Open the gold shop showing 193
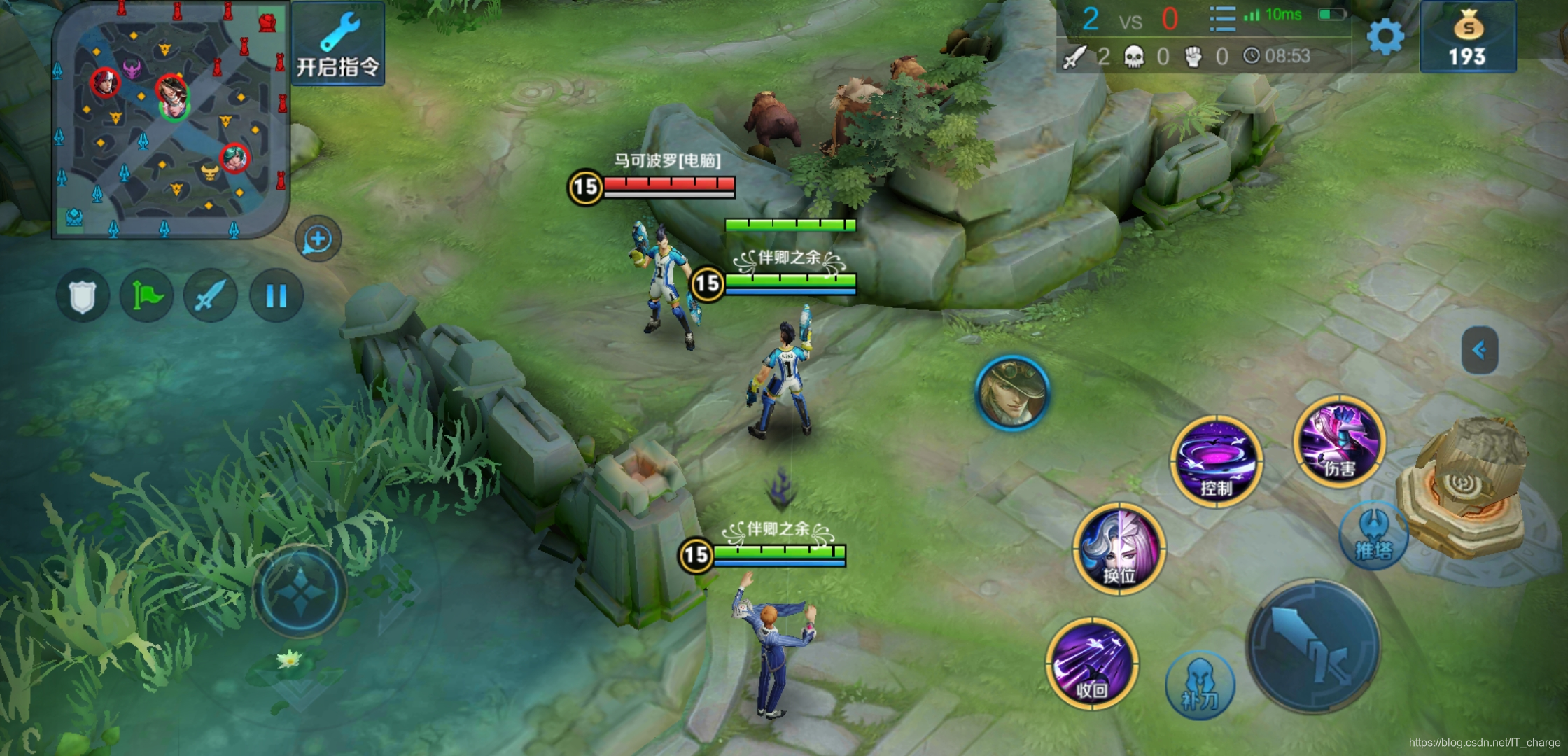This screenshot has width=1568, height=756. click(x=1468, y=38)
